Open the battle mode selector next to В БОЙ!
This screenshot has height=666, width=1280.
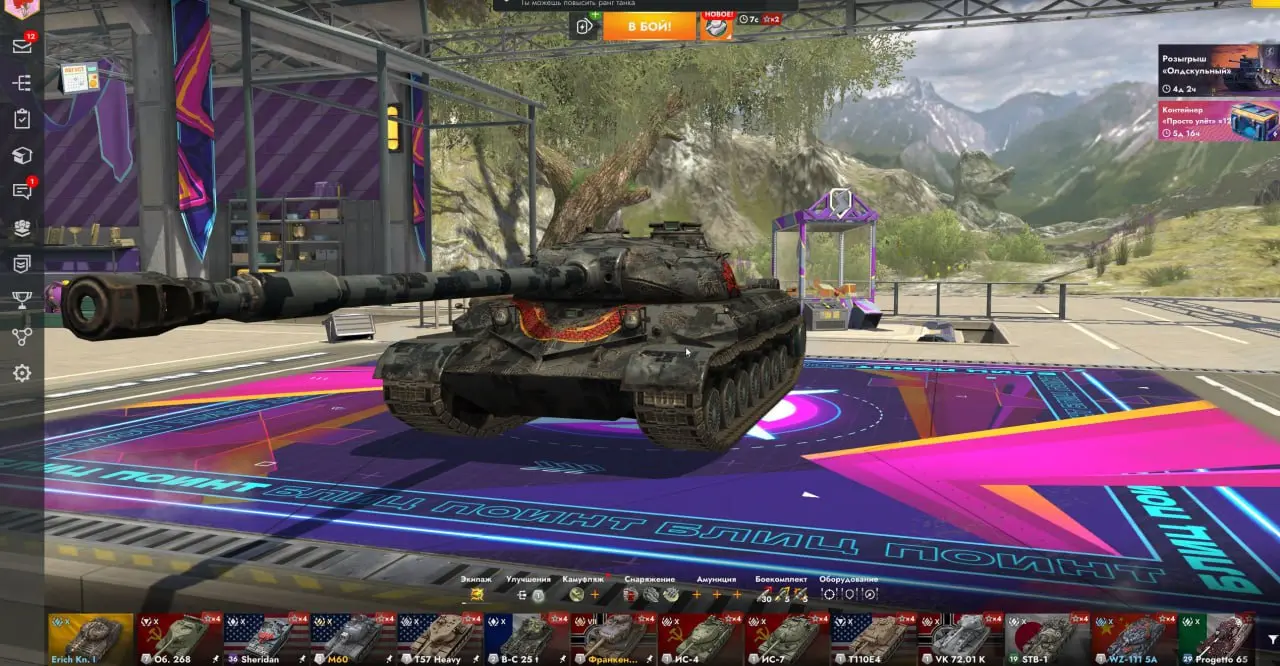point(584,26)
